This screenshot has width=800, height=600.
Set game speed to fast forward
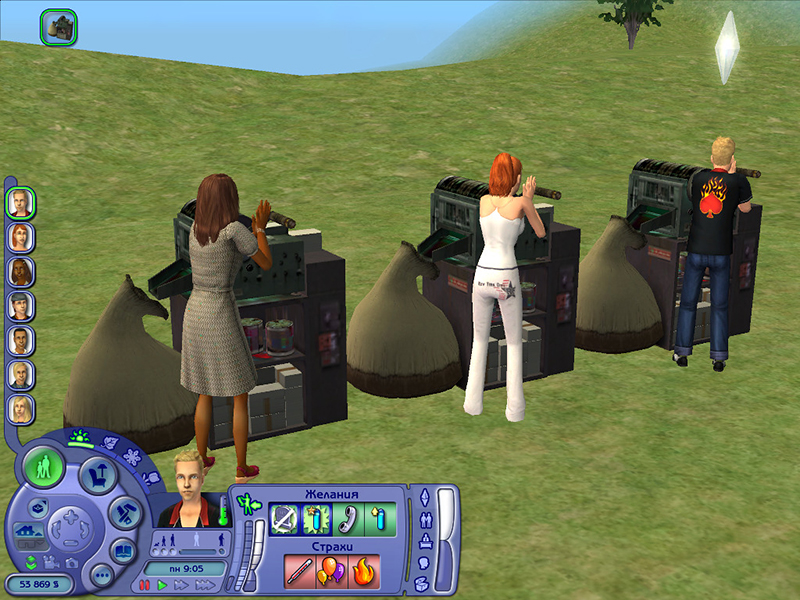181,585
